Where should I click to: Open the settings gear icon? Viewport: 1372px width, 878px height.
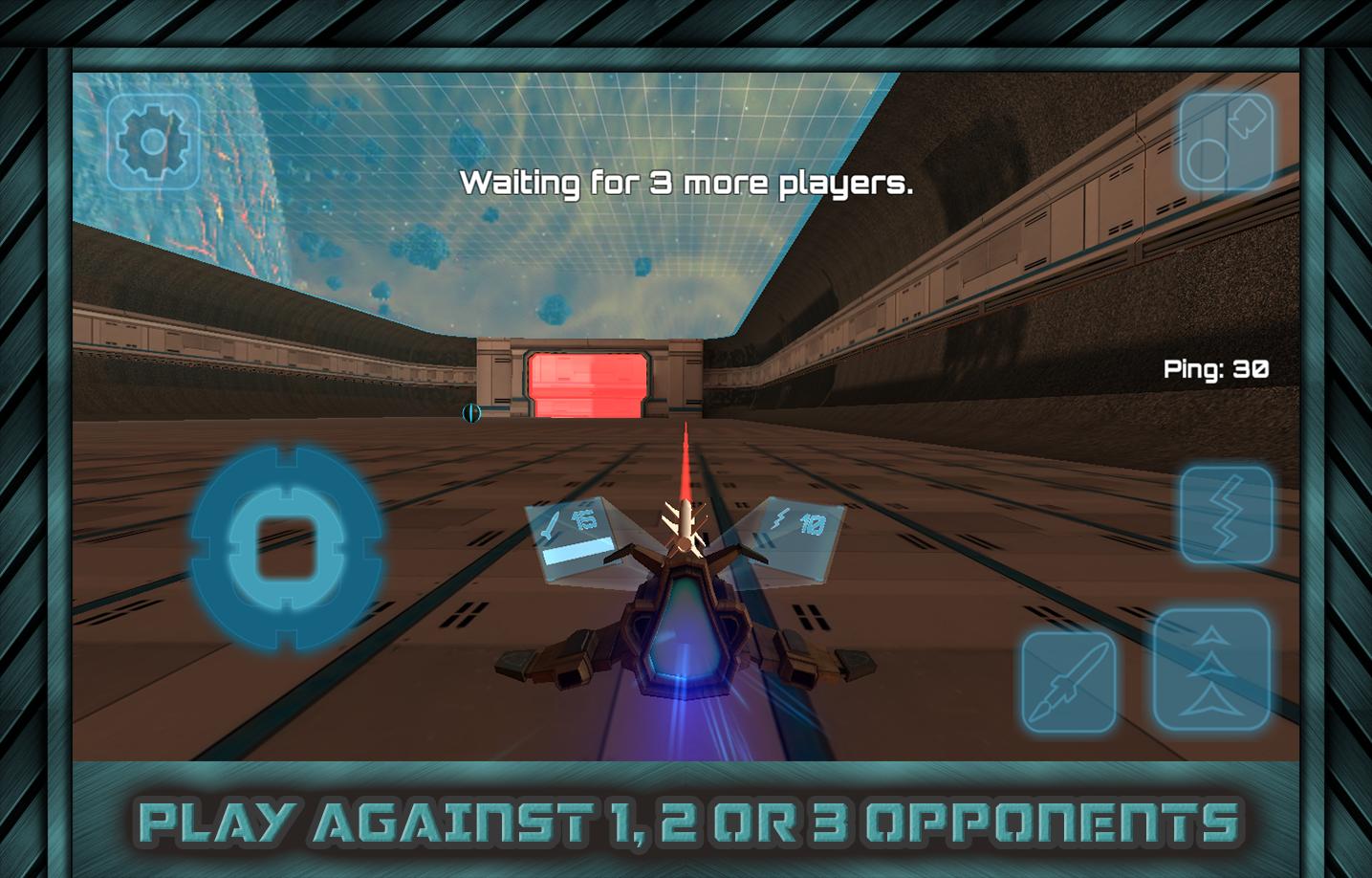153,141
